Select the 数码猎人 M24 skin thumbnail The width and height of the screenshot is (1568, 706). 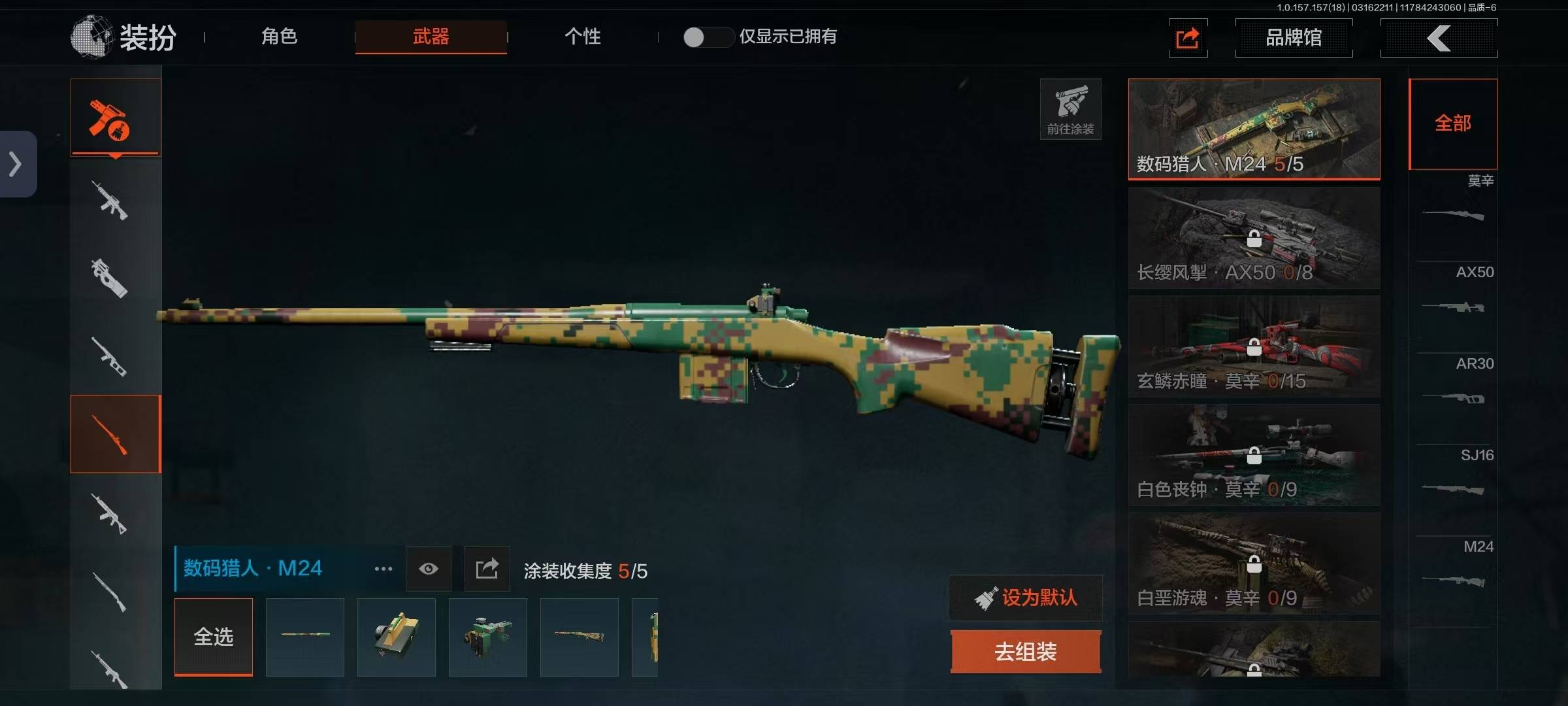1254,129
